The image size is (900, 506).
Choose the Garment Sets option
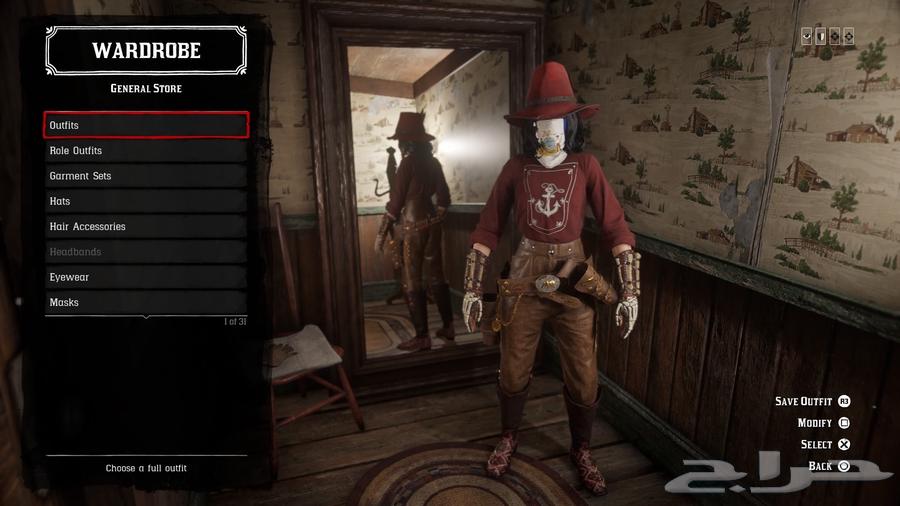click(146, 176)
